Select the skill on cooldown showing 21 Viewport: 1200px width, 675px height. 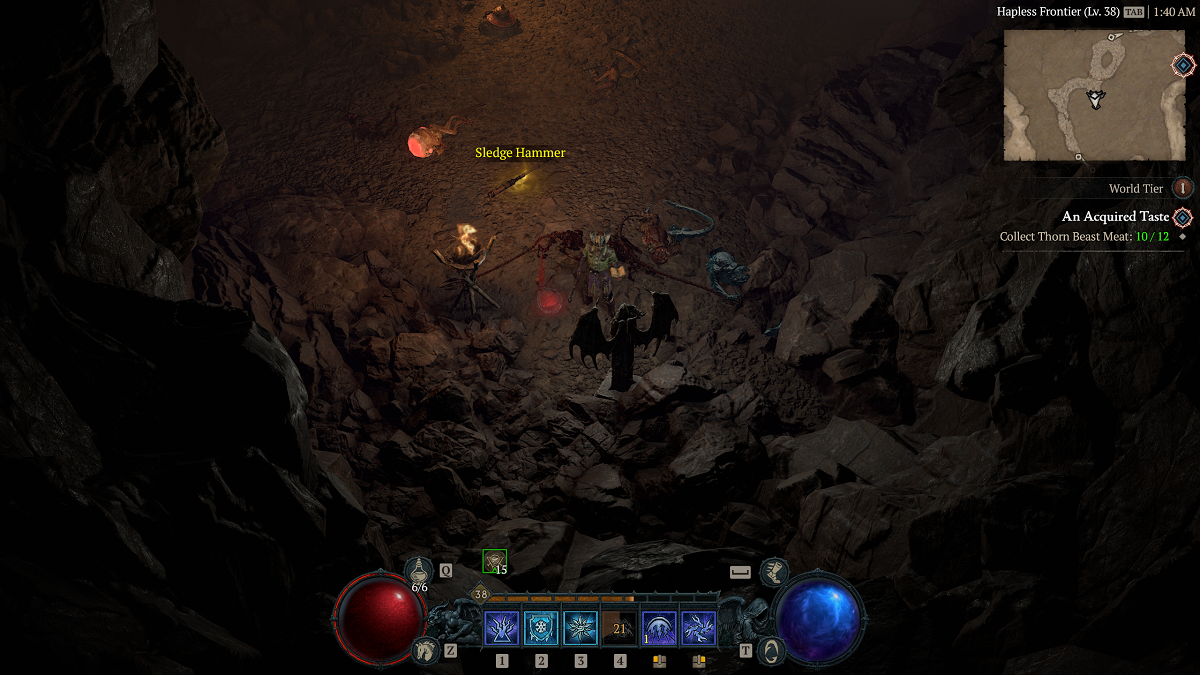pos(619,629)
